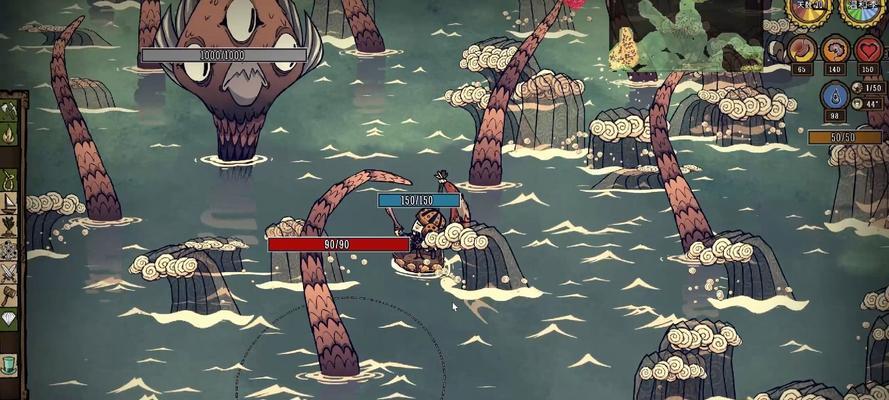This screenshot has height=400, width=889.
Task: Click the hunger stomach meter
Action: click(801, 48)
